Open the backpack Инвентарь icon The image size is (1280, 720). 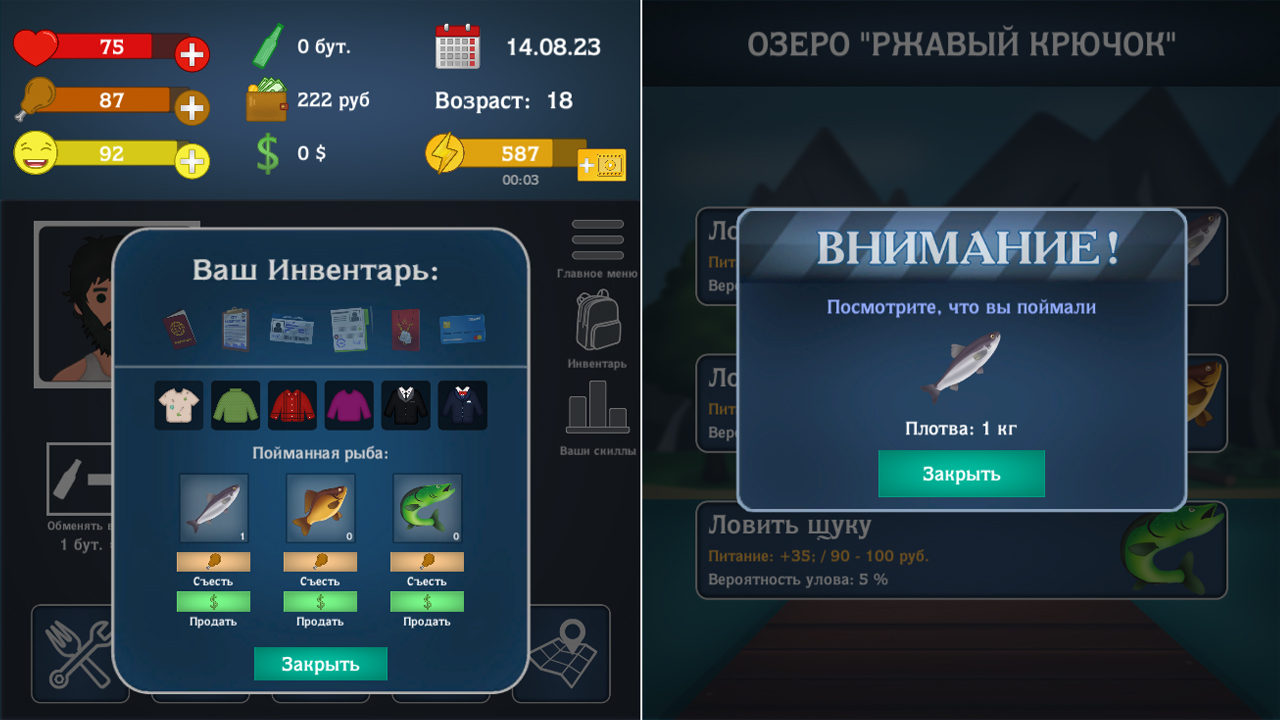click(x=597, y=320)
